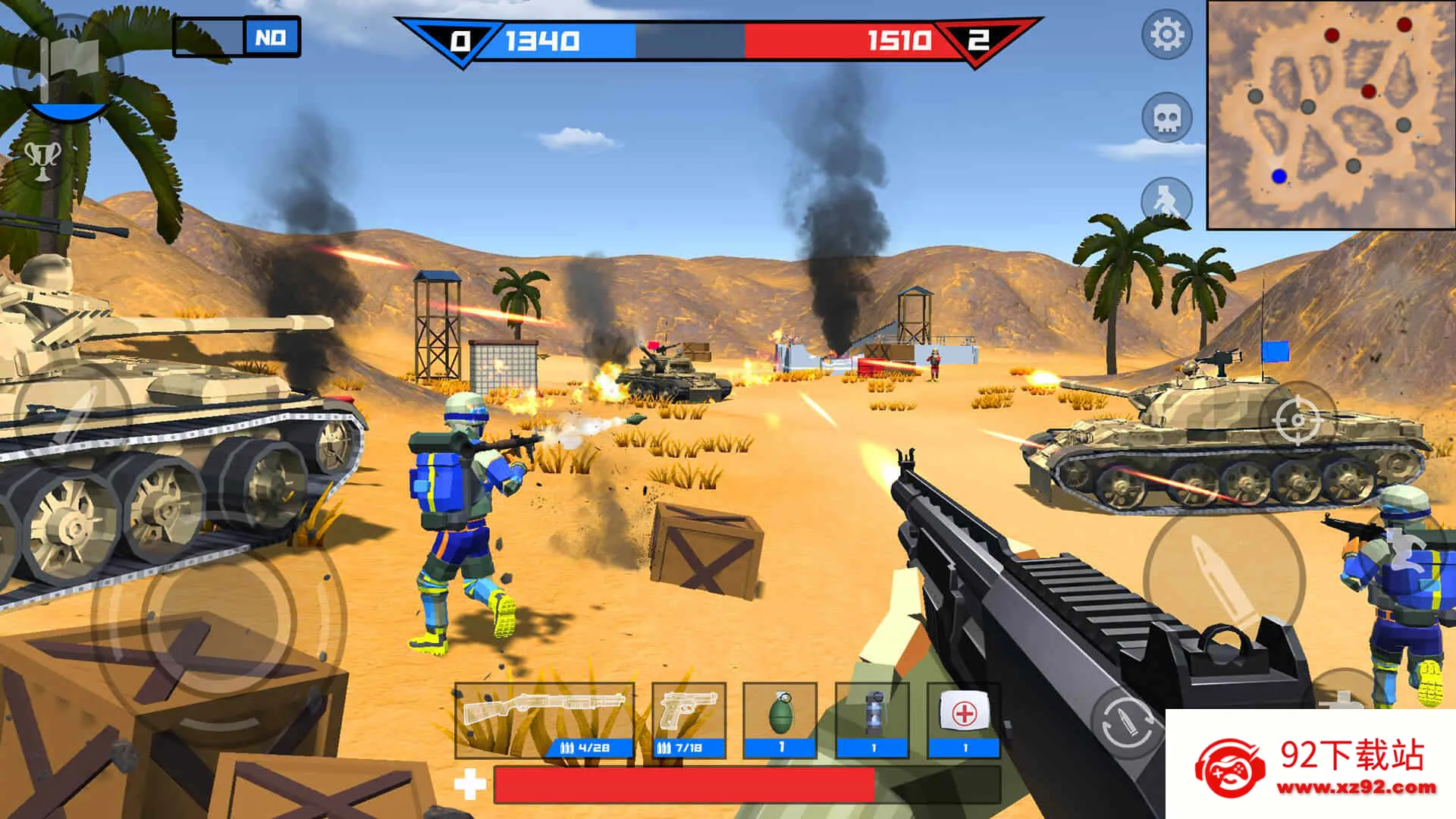Activate the crosshair aim button
The image size is (1456, 819).
[1297, 419]
